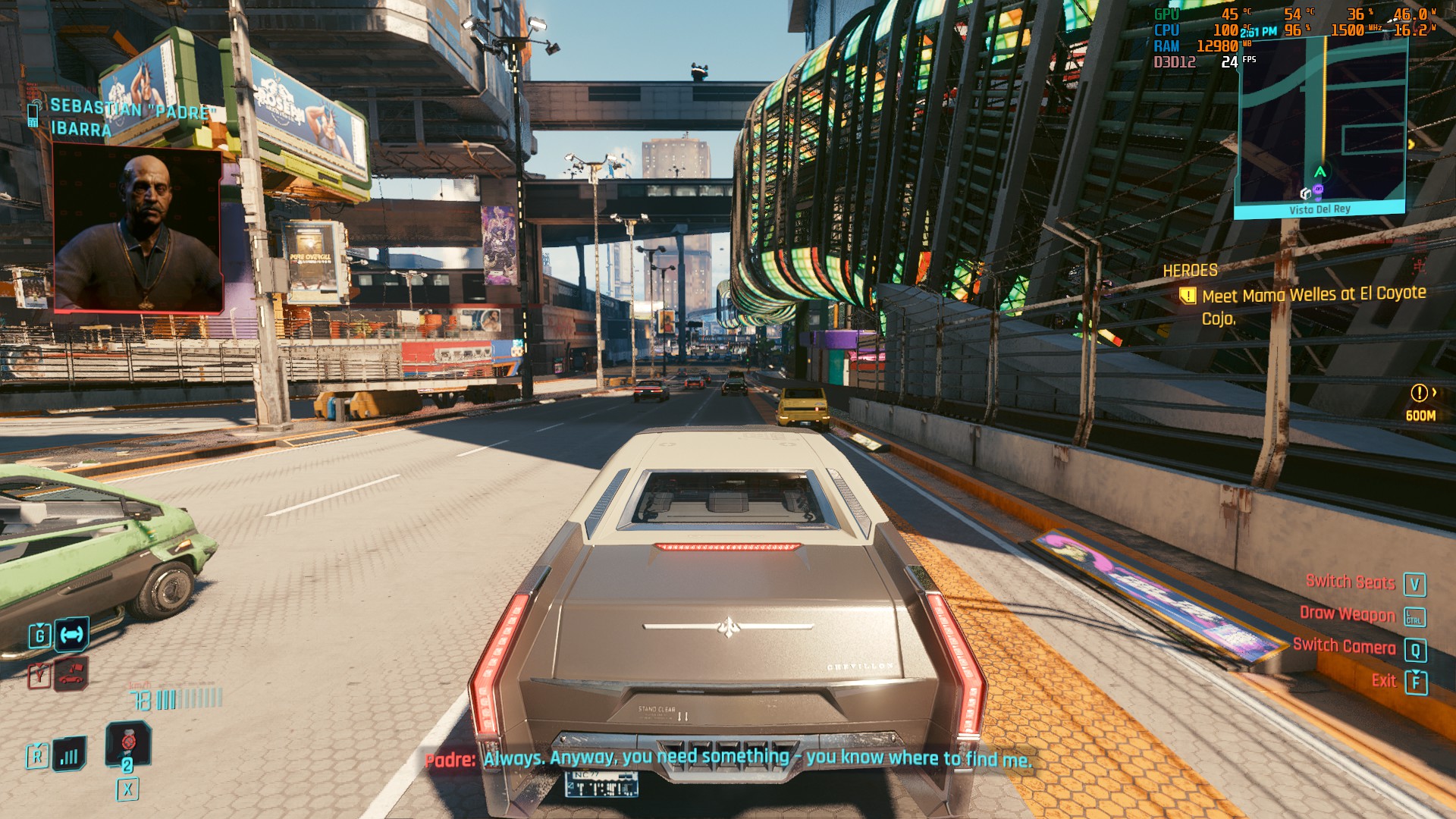Click the blue auto-drive vehicle icon

pyautogui.click(x=71, y=635)
